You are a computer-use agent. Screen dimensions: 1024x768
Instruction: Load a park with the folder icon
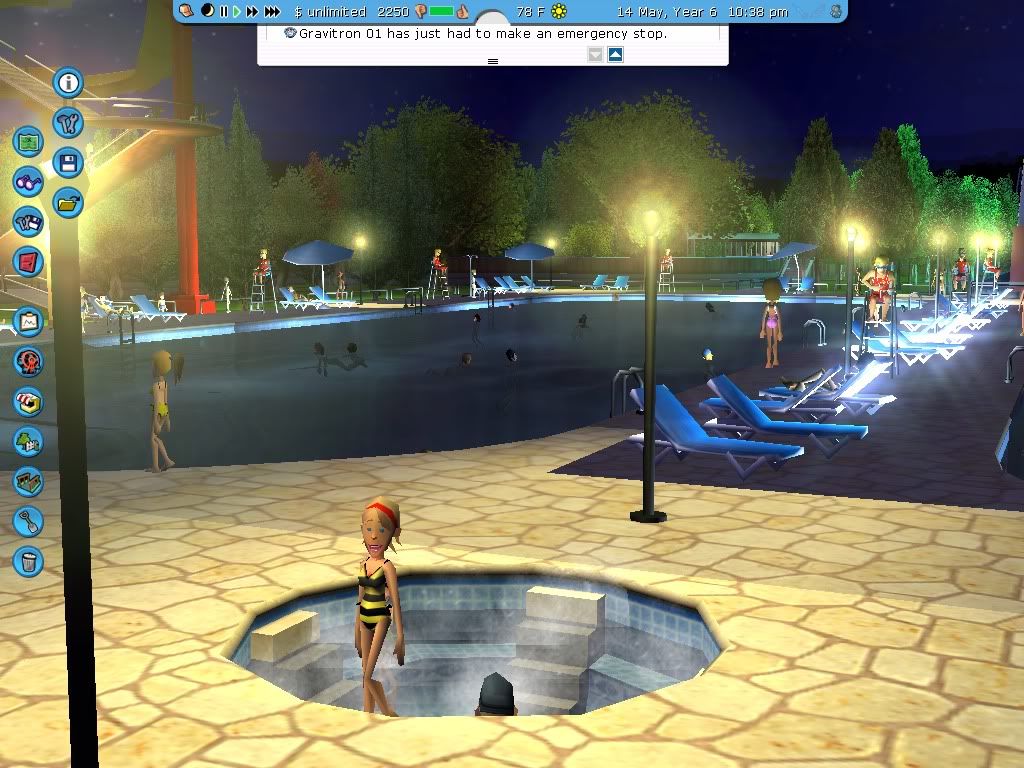[x=68, y=202]
